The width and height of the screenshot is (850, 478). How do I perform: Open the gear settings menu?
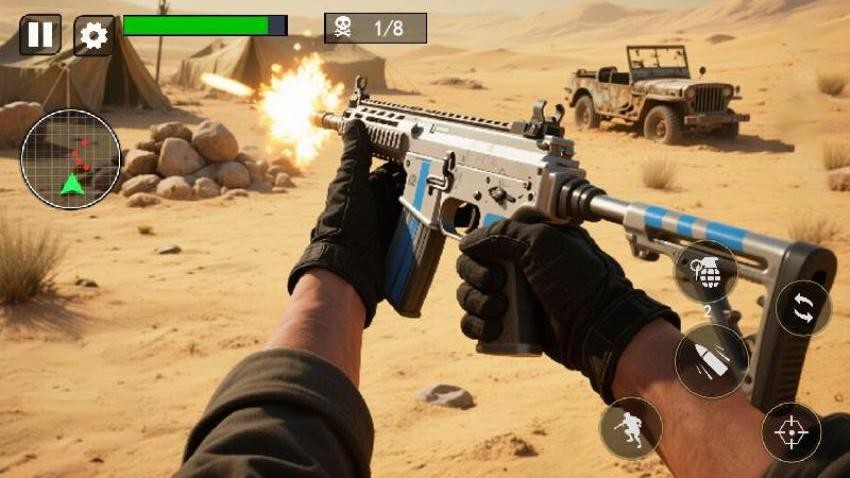(x=93, y=36)
